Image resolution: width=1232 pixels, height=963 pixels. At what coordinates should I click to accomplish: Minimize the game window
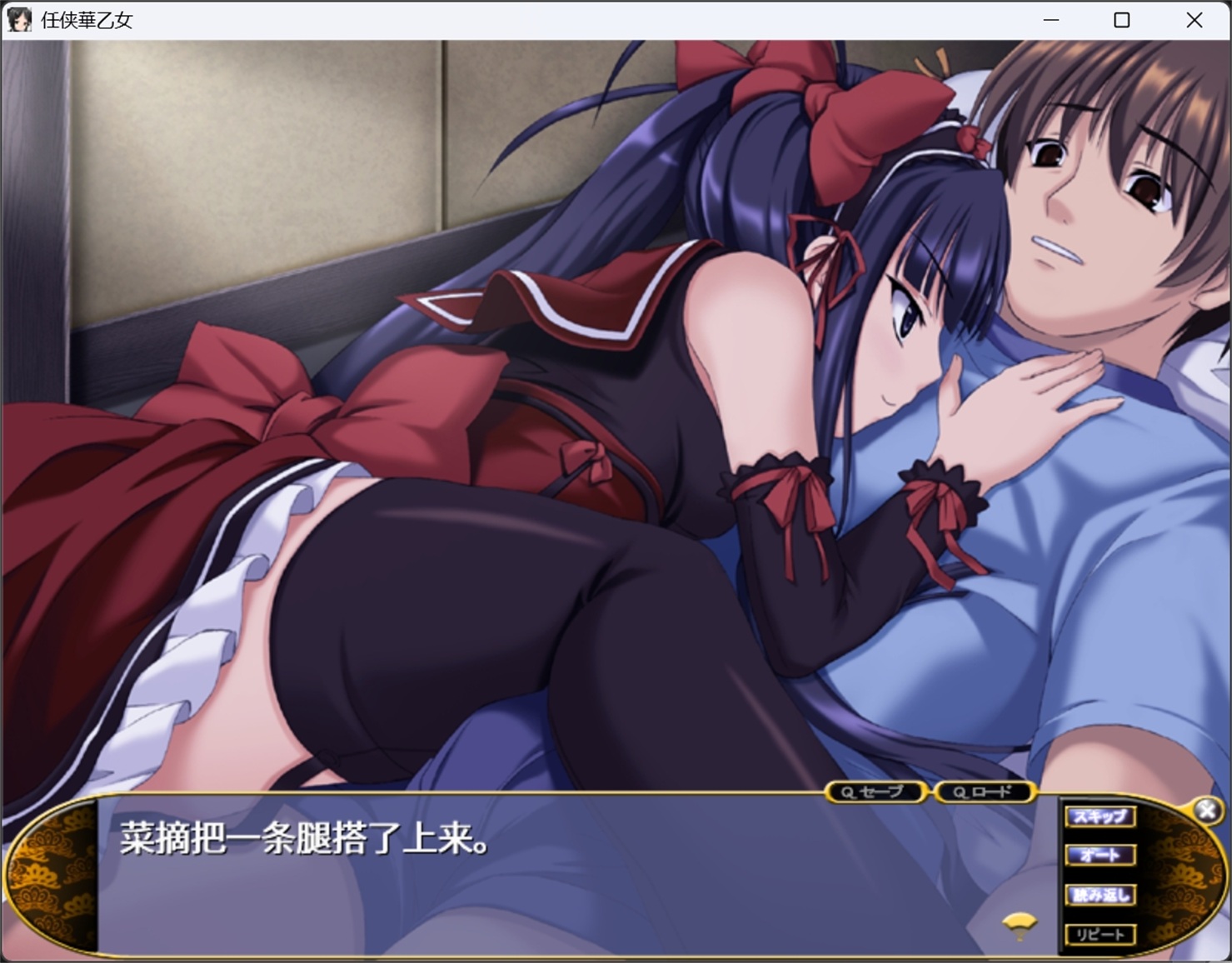[1051, 20]
